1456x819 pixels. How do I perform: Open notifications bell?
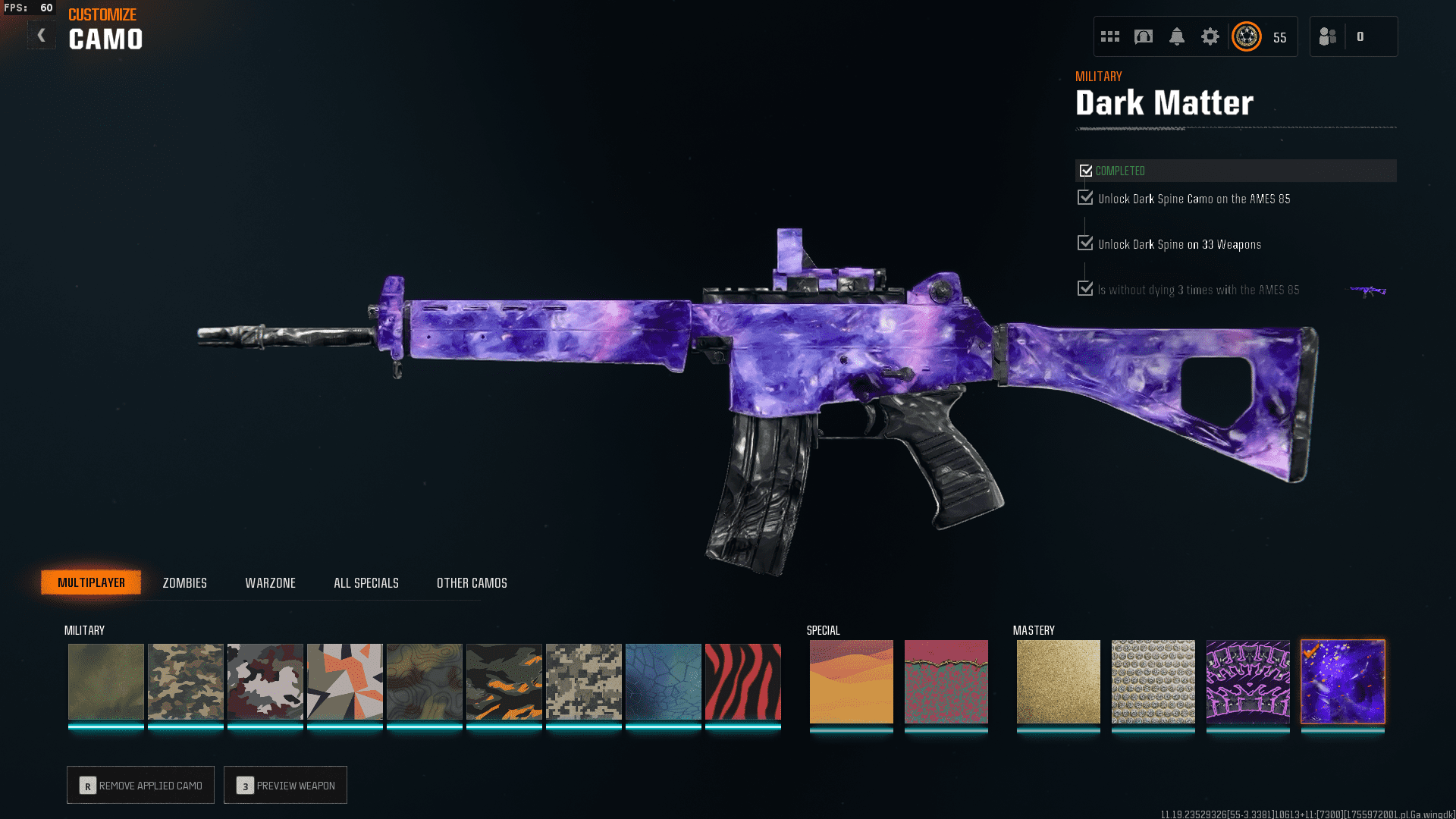1176,36
